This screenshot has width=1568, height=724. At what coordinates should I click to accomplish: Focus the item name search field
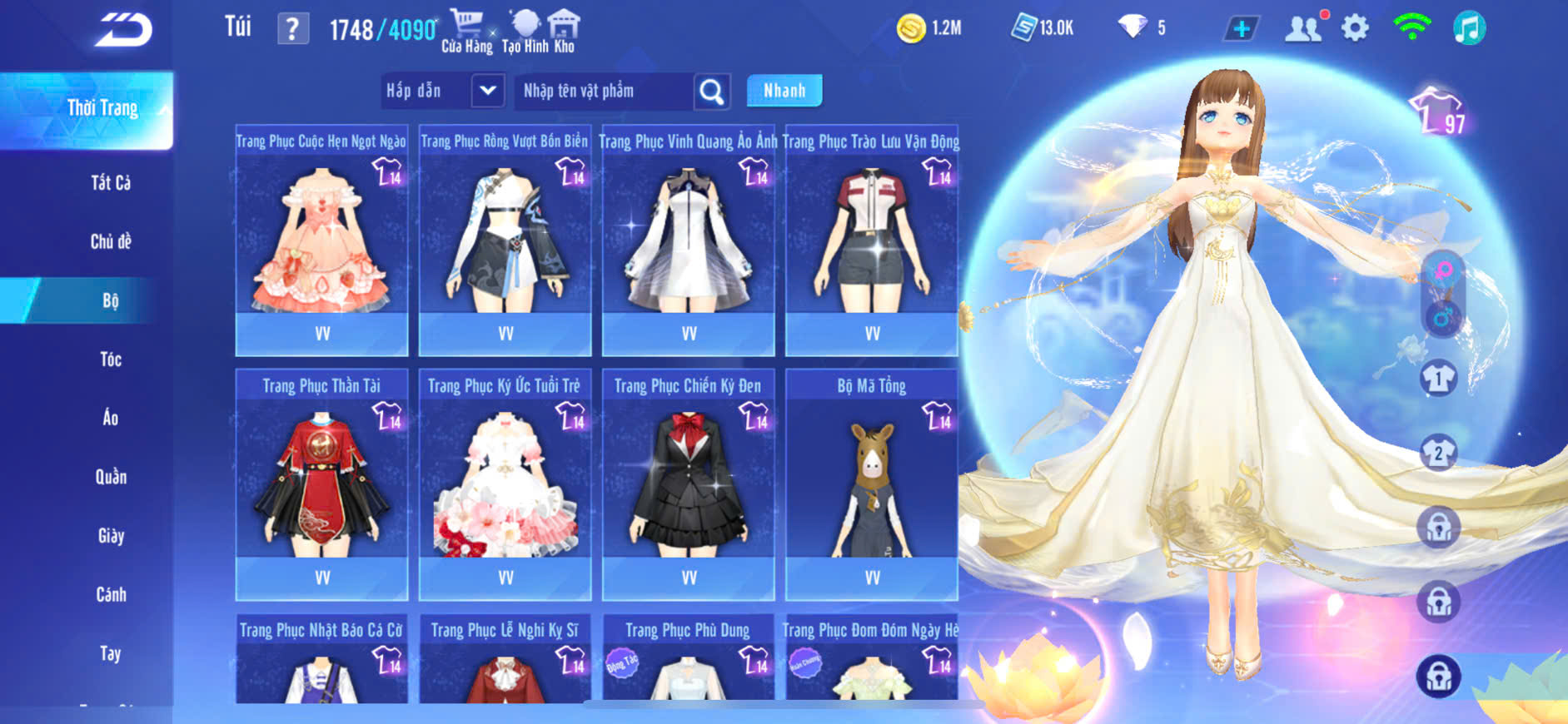click(x=604, y=91)
